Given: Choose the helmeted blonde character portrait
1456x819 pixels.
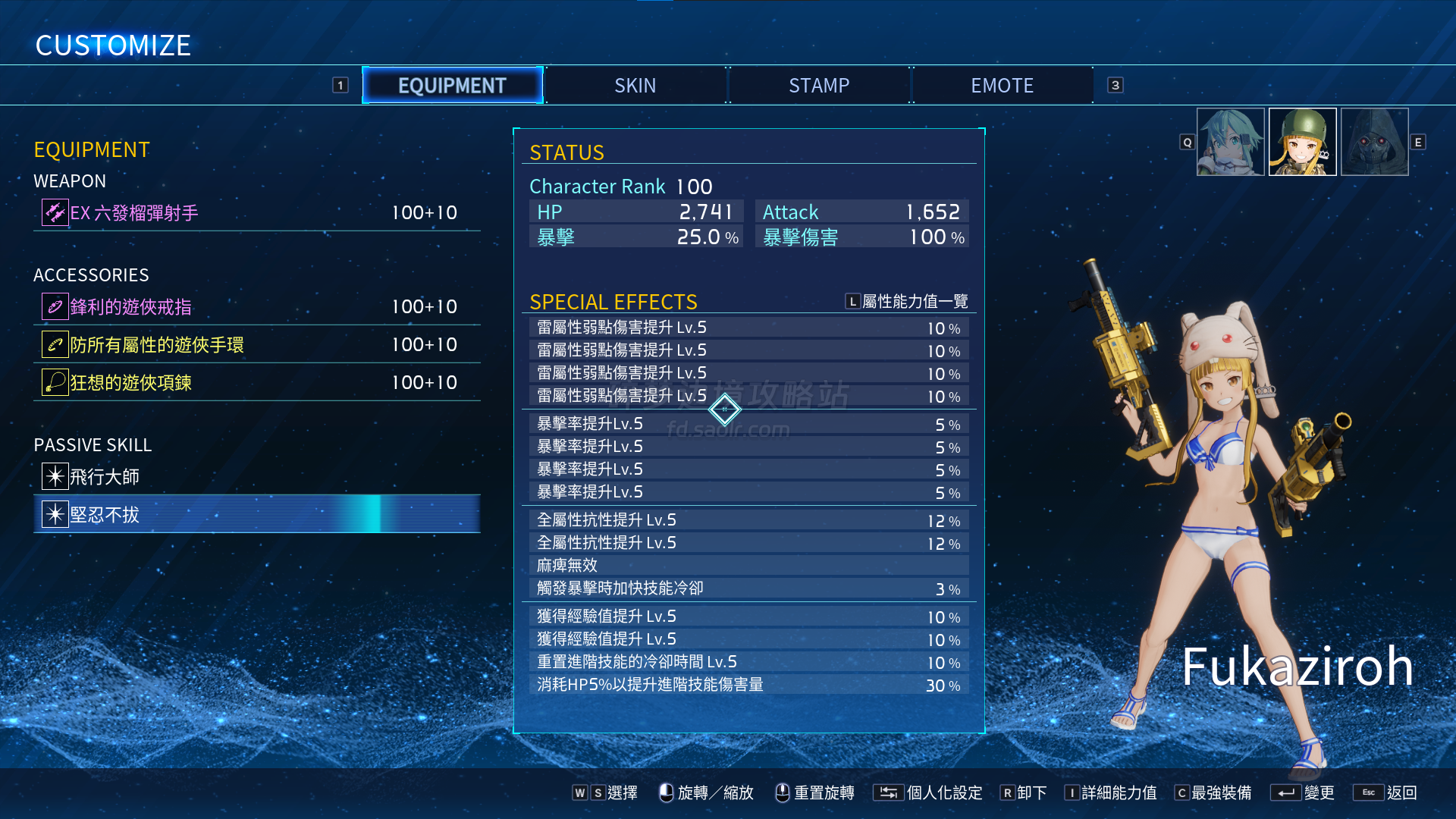Looking at the screenshot, I should 1302,142.
